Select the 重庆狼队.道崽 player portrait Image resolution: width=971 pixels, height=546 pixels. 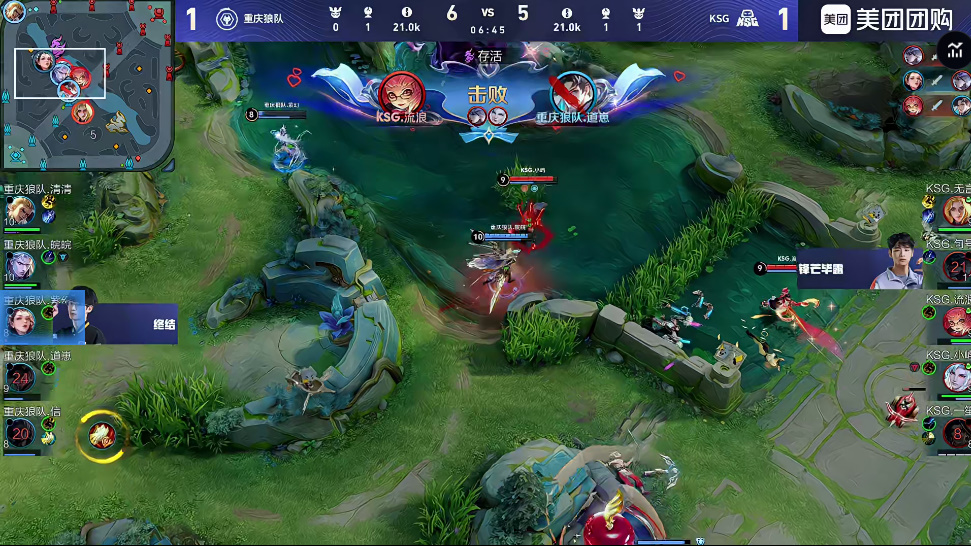coord(22,376)
